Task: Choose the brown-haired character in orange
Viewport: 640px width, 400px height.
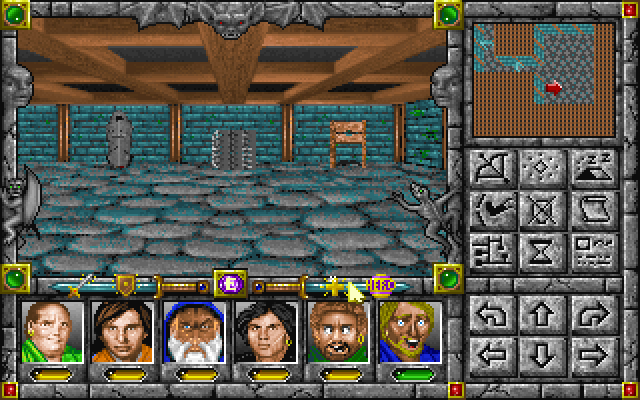Action: [x=120, y=330]
